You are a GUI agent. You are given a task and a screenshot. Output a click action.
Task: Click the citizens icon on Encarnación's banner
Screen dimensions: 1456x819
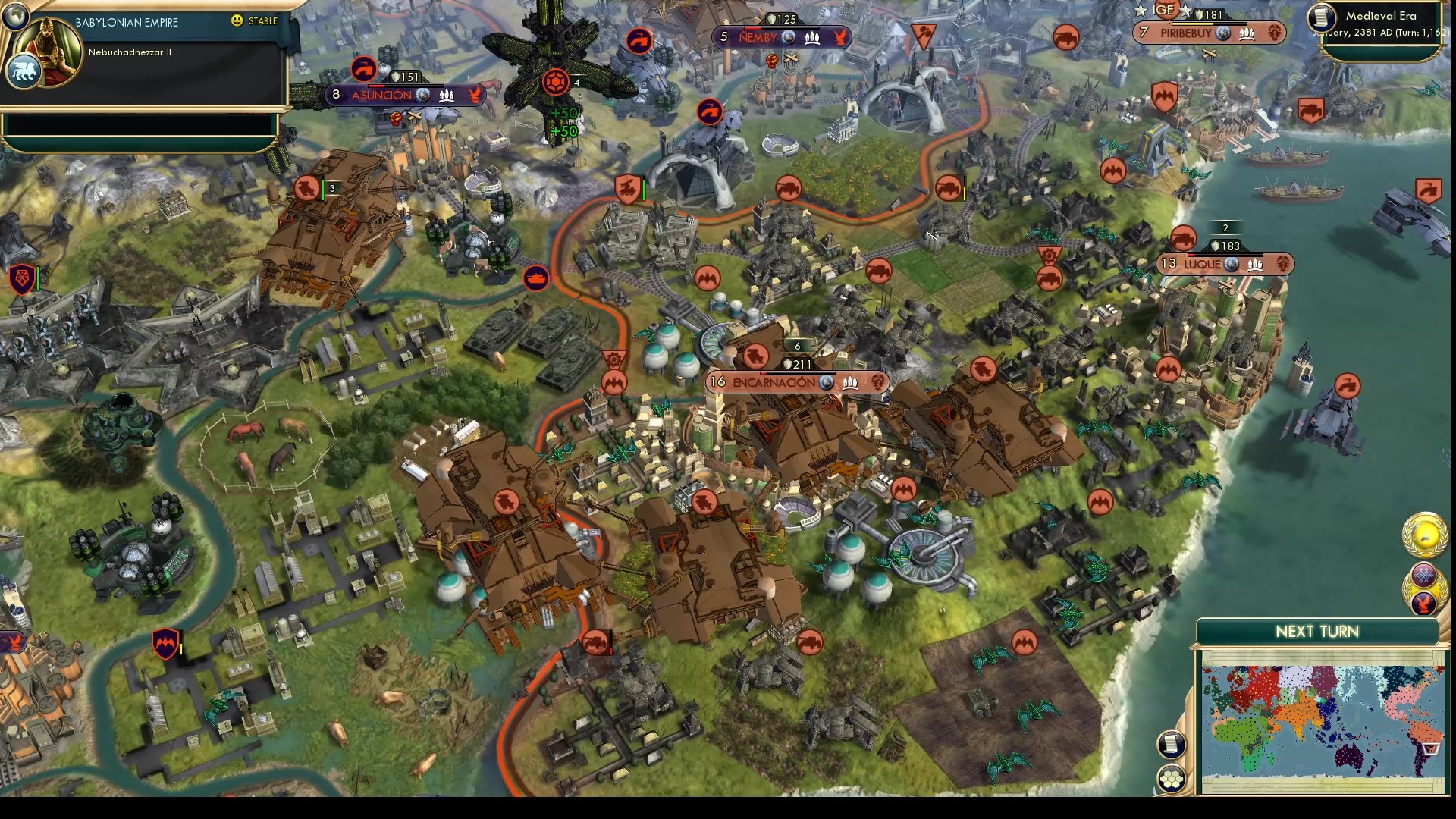[x=850, y=384]
